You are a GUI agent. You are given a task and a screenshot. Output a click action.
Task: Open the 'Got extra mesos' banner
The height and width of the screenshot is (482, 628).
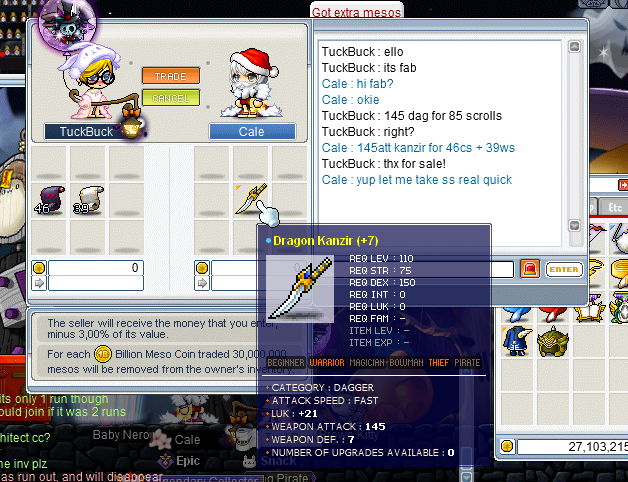click(x=357, y=11)
